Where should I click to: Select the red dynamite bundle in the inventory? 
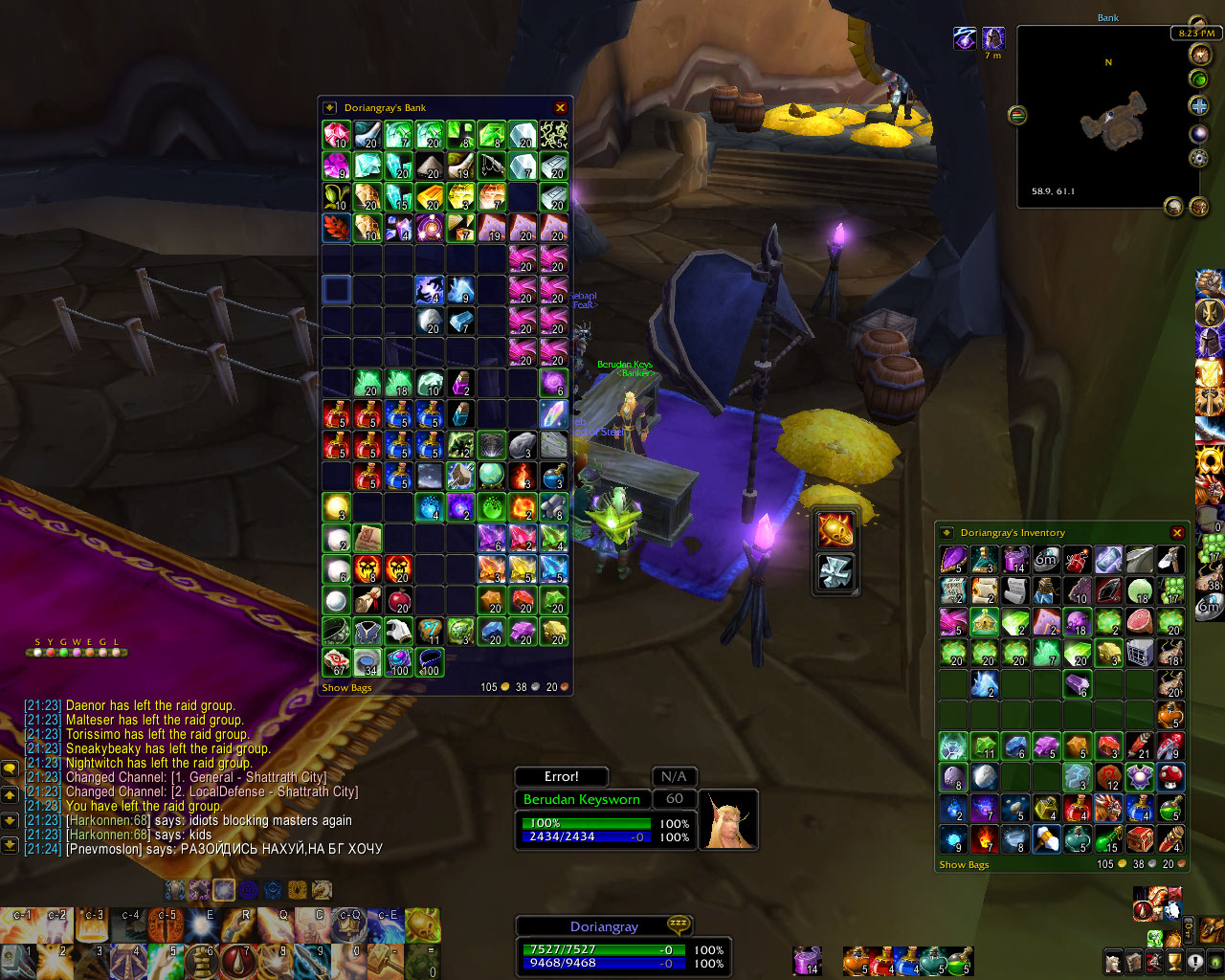tap(1078, 559)
